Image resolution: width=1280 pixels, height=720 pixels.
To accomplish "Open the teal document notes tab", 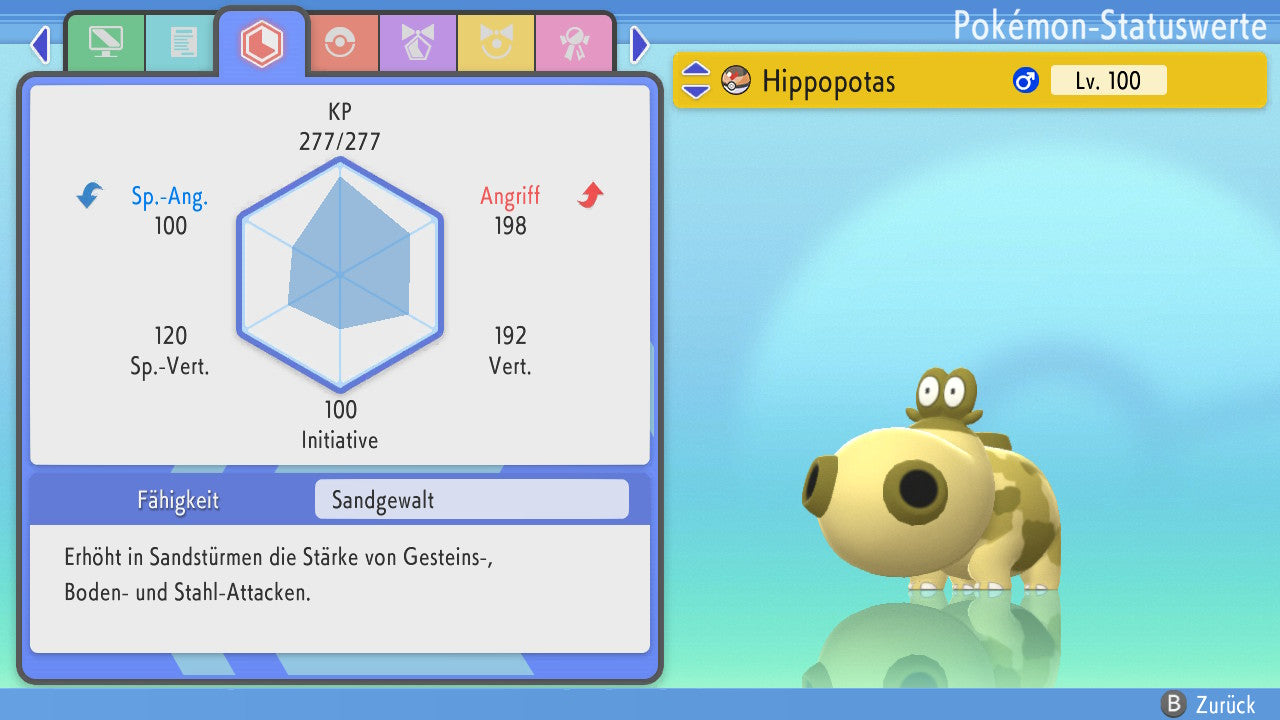I will tap(183, 43).
